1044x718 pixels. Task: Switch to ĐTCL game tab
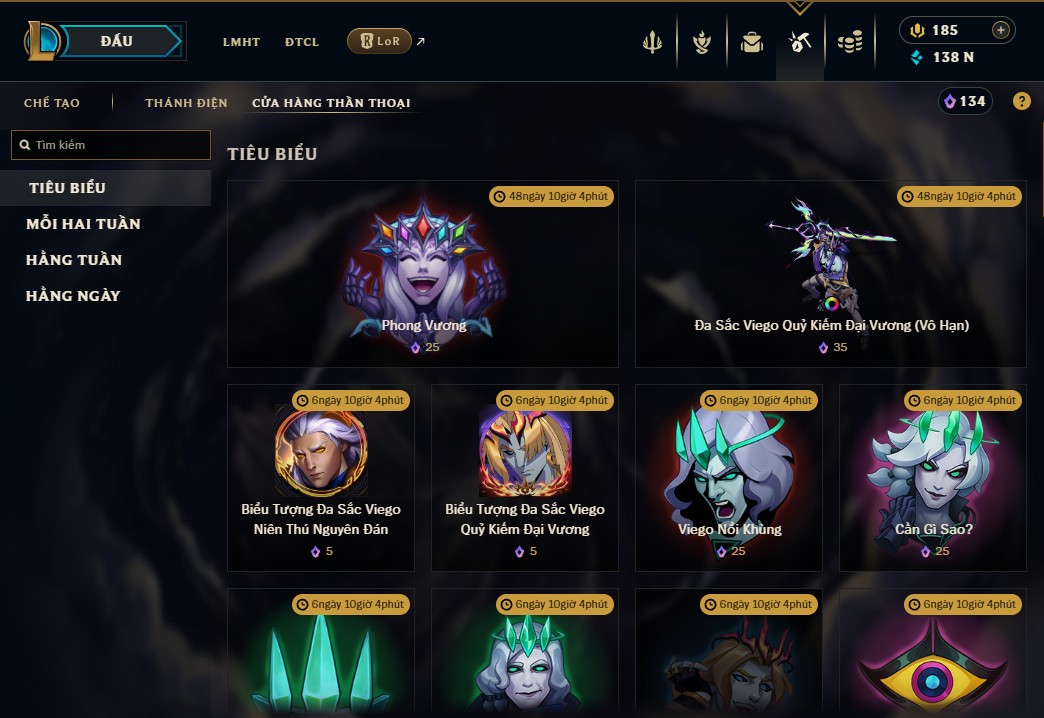pos(302,42)
